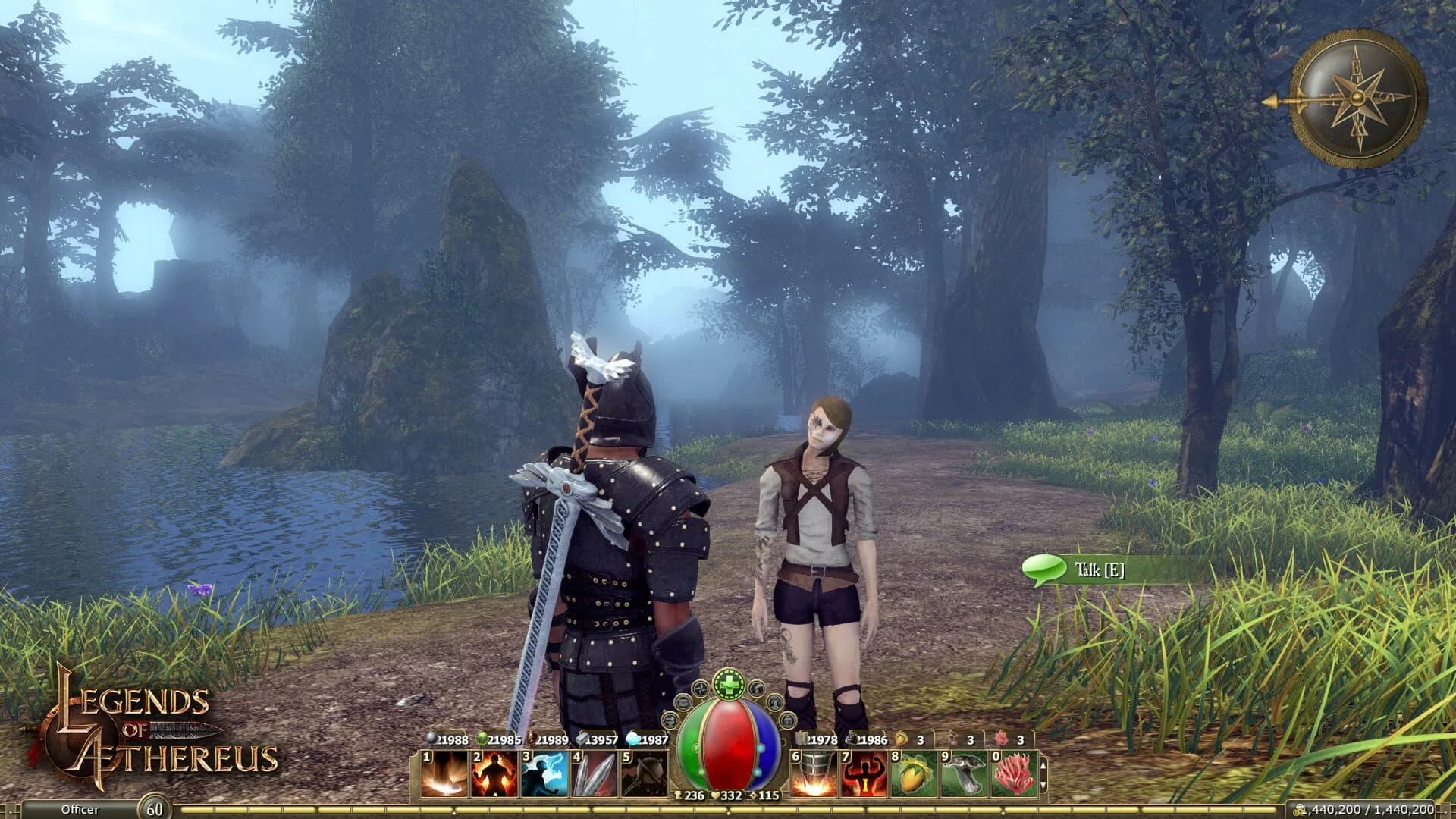Screen dimensions: 1456x819
Task: Drink the potion in hotbar slot 6
Action: pos(814,775)
